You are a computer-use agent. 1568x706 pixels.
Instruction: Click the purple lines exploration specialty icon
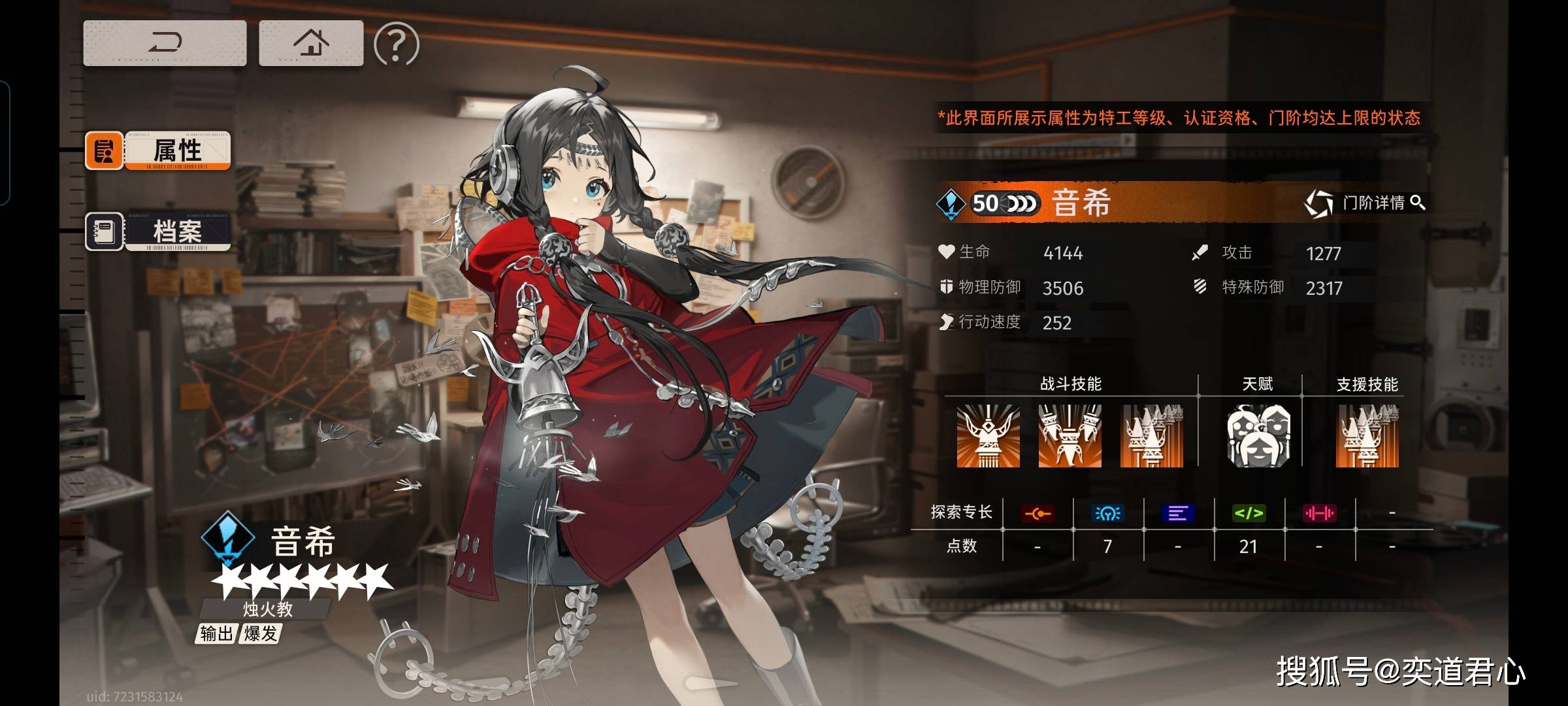pyautogui.click(x=1178, y=513)
